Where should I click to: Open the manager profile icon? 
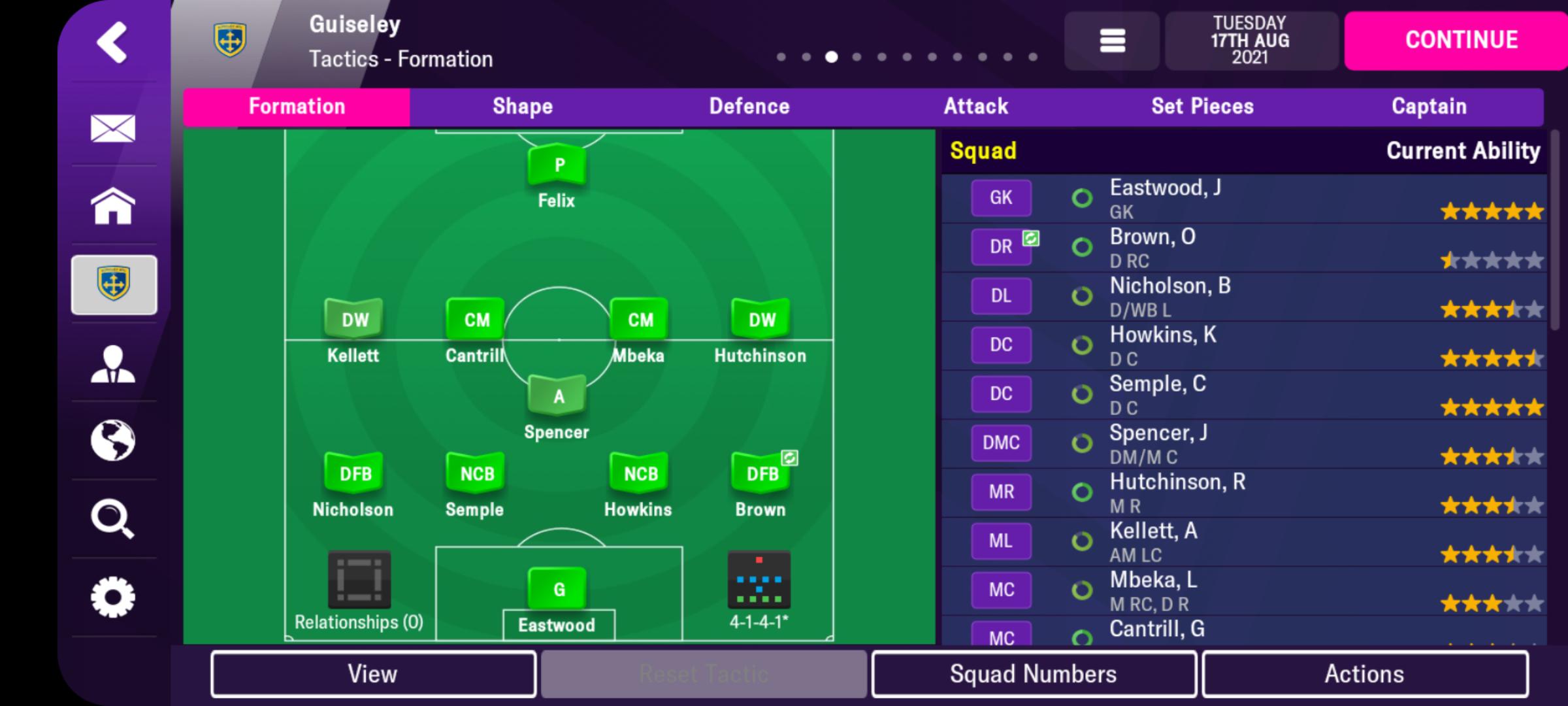[113, 364]
